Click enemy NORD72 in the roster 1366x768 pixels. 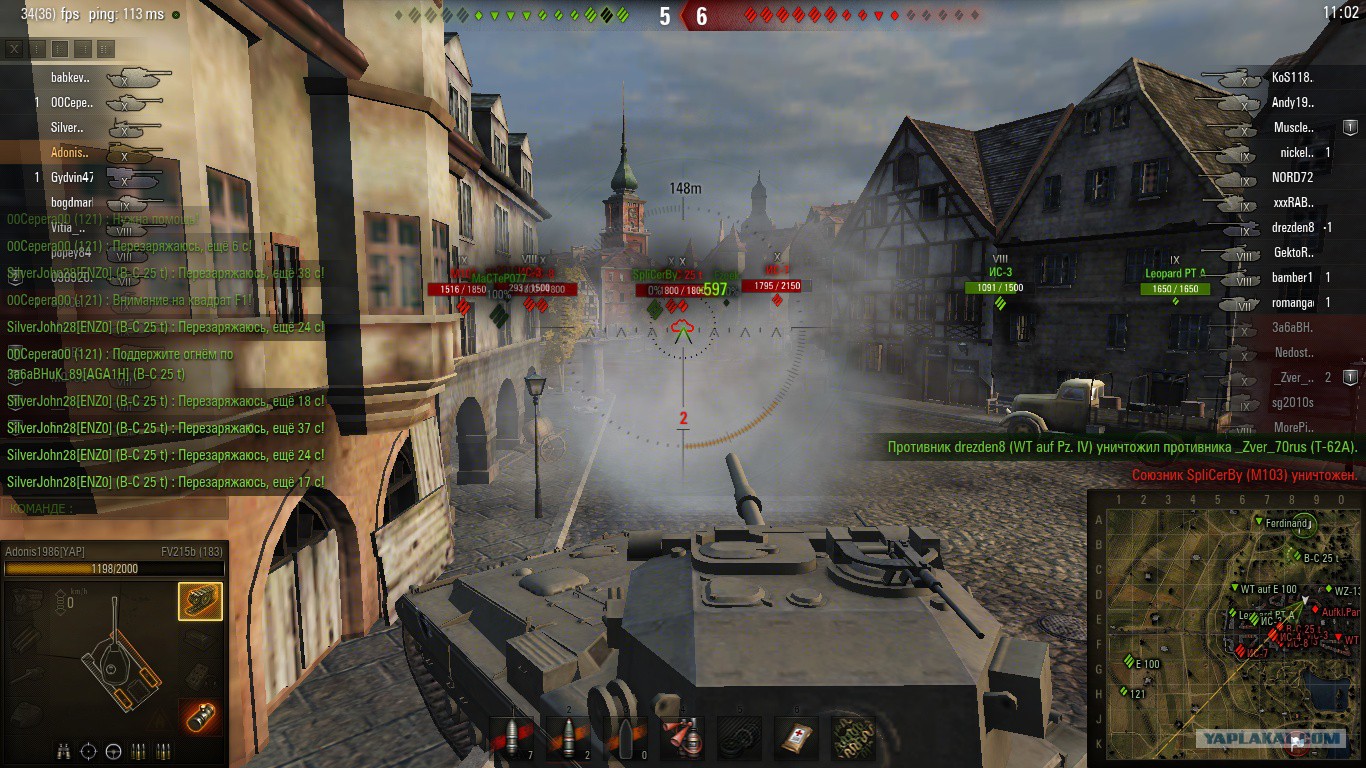pyautogui.click(x=1292, y=178)
